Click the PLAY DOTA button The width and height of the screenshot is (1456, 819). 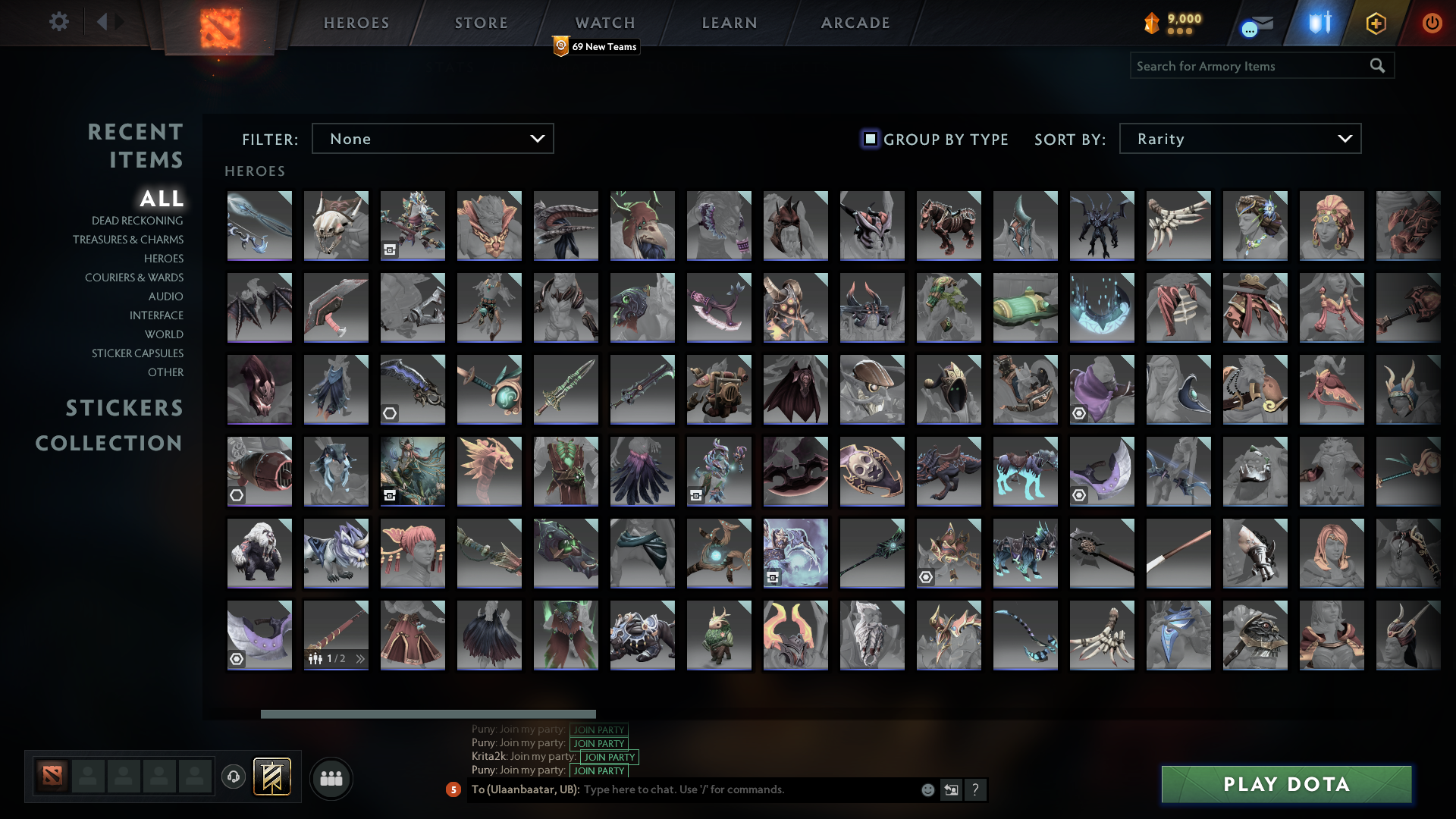pyautogui.click(x=1285, y=784)
